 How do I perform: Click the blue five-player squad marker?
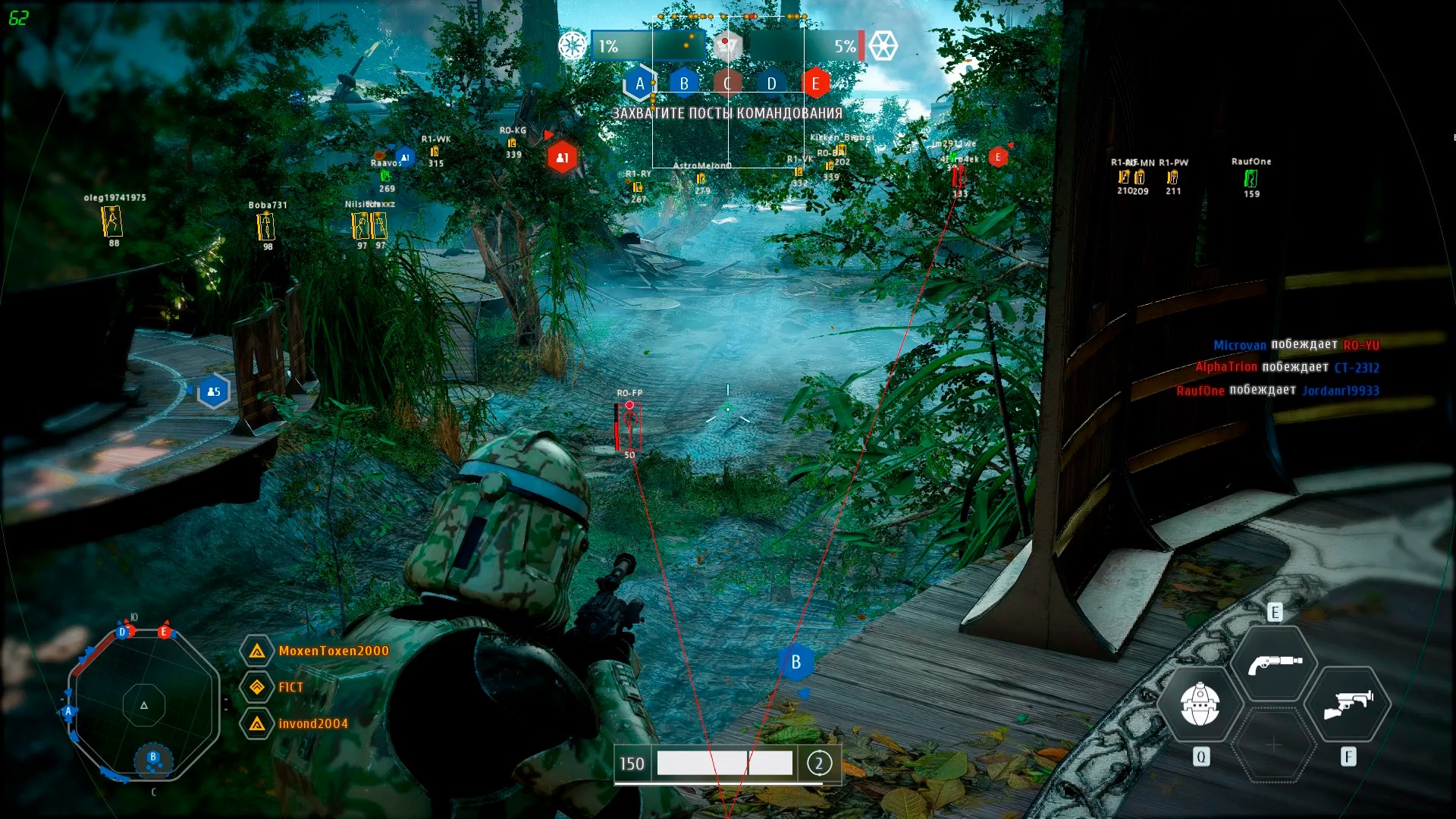[213, 391]
